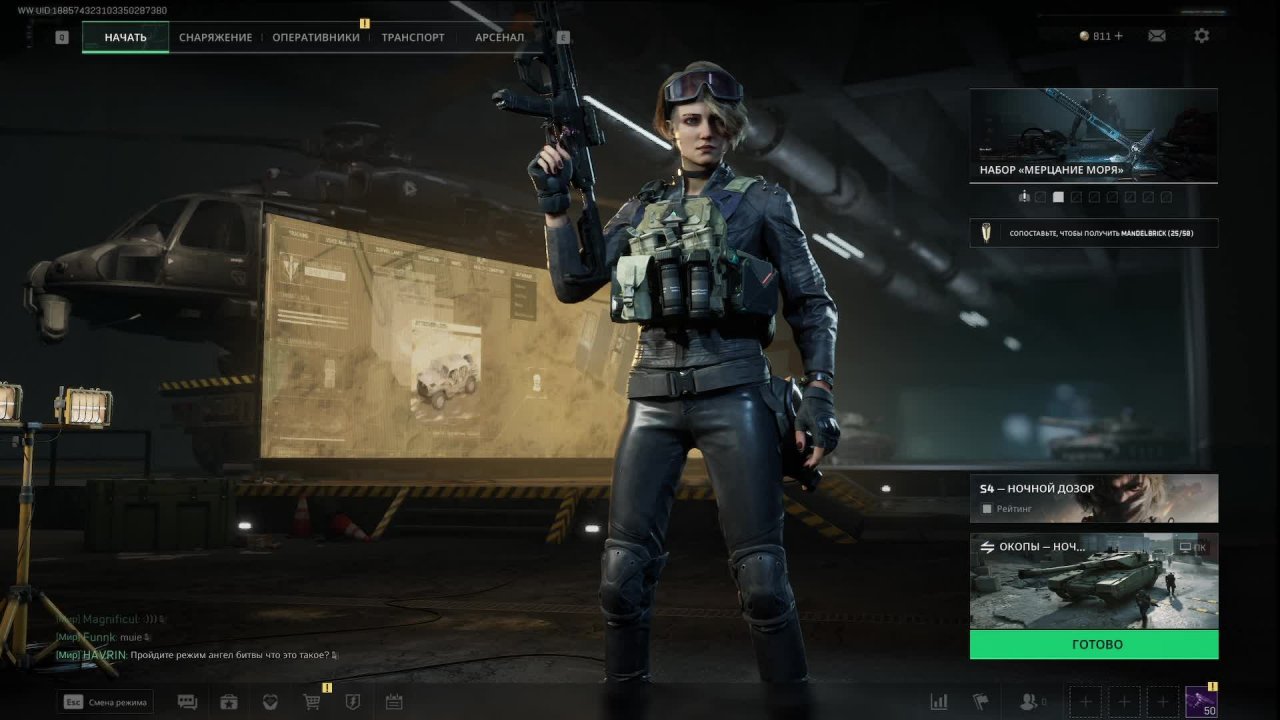The width and height of the screenshot is (1280, 720).
Task: Switch to the СНАРЯЖЕНИЕ tab
Action: (x=215, y=38)
